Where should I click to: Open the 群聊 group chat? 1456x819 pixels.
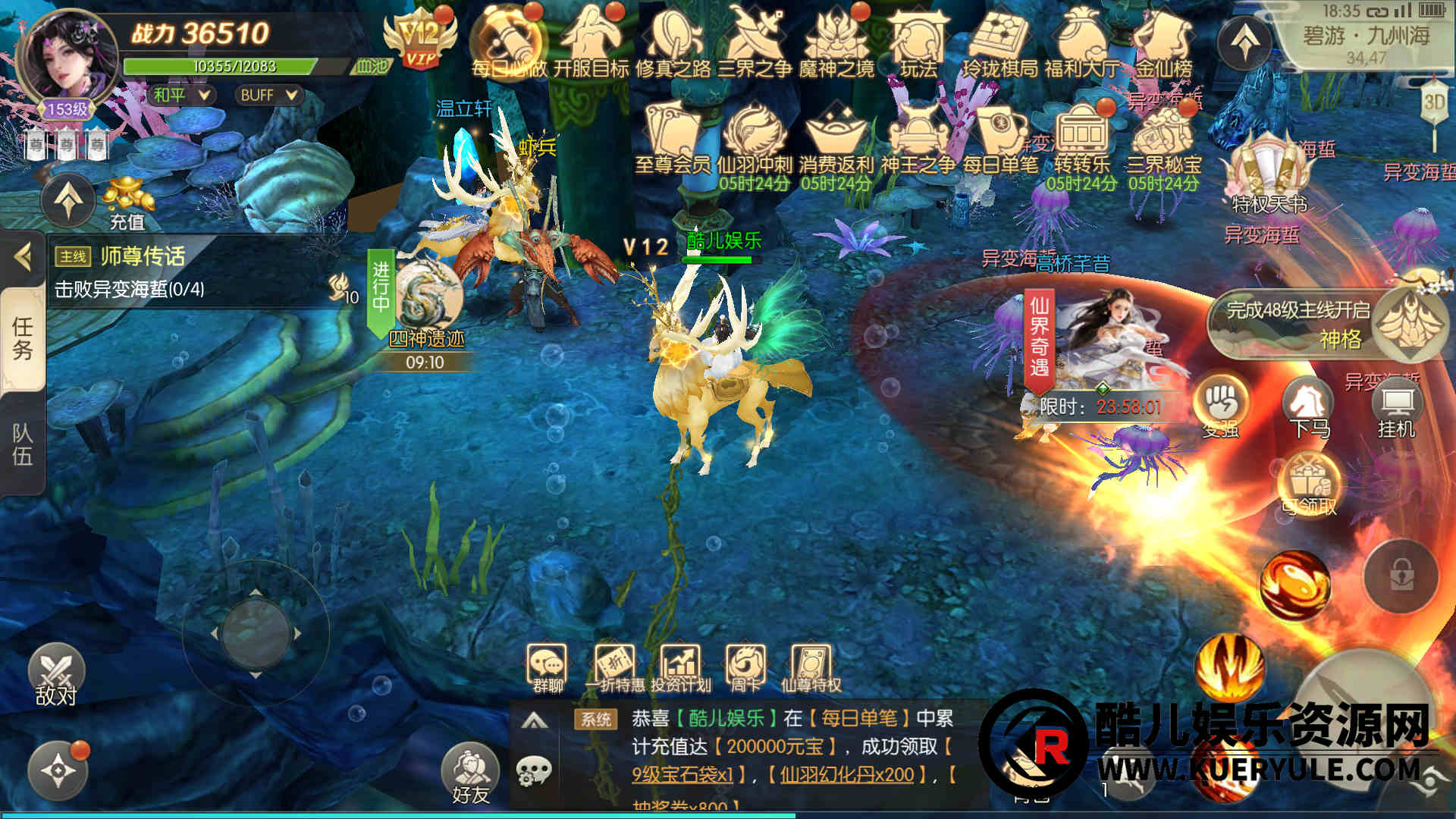pyautogui.click(x=548, y=669)
